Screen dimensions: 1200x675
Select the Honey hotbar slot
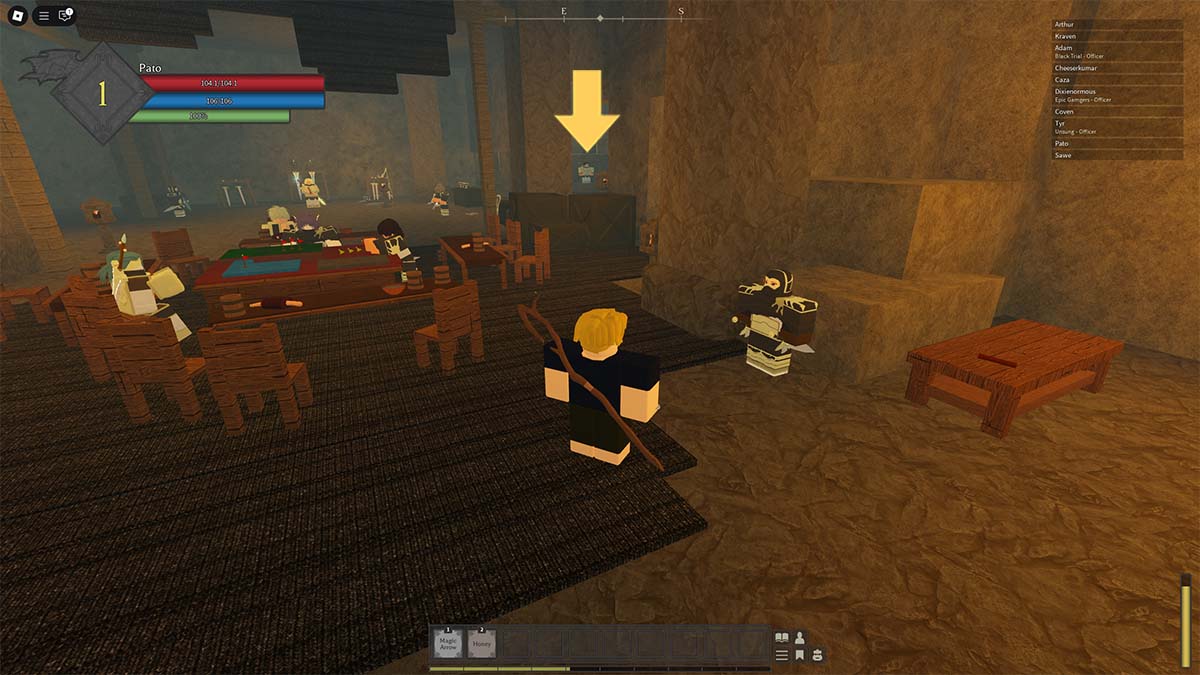pyautogui.click(x=482, y=643)
